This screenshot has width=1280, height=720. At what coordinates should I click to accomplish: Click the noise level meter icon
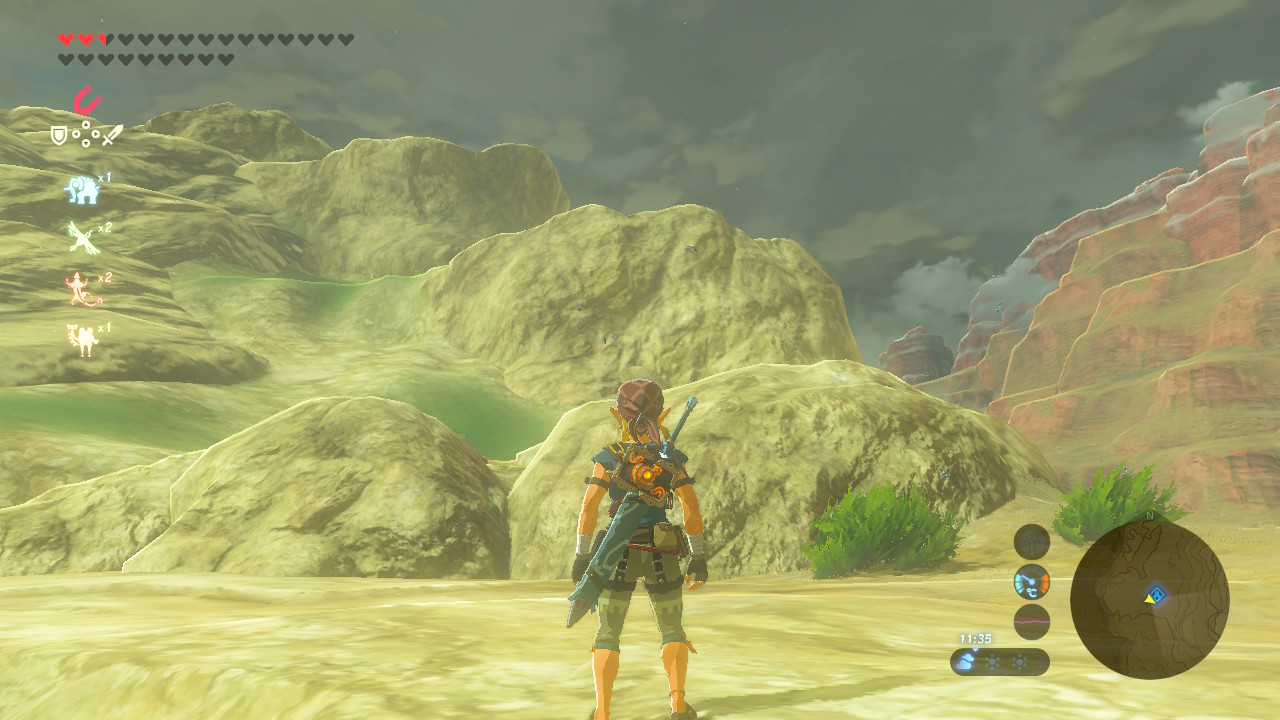(x=1032, y=621)
